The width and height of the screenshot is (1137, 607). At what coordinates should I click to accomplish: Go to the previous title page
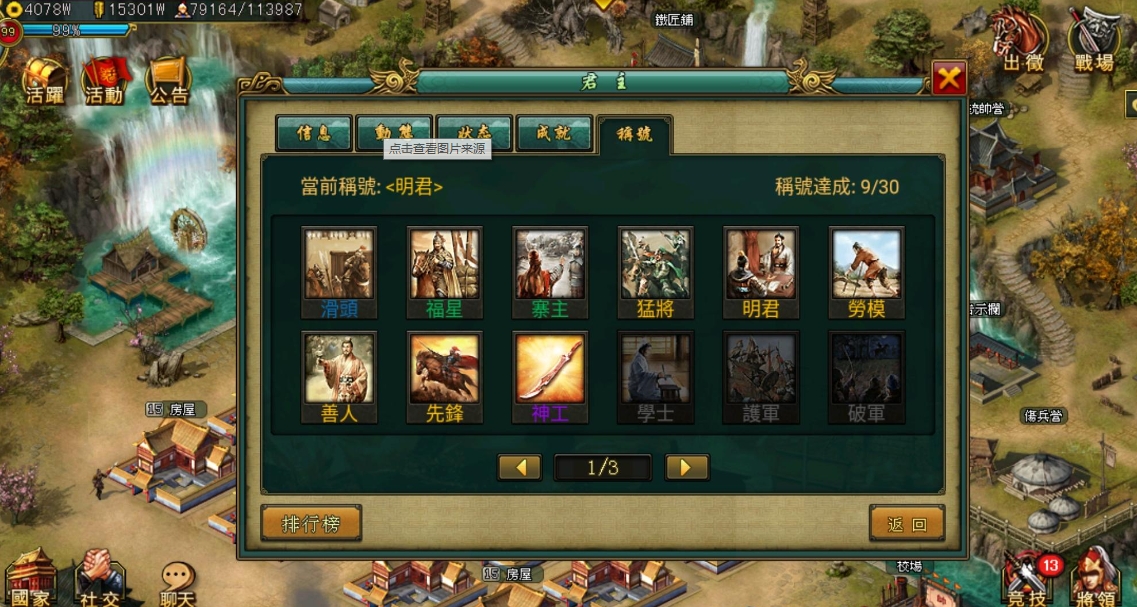click(520, 467)
